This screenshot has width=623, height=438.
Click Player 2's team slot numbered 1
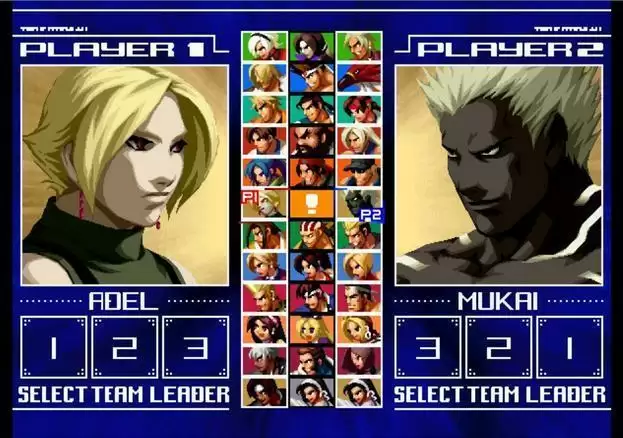(x=570, y=348)
